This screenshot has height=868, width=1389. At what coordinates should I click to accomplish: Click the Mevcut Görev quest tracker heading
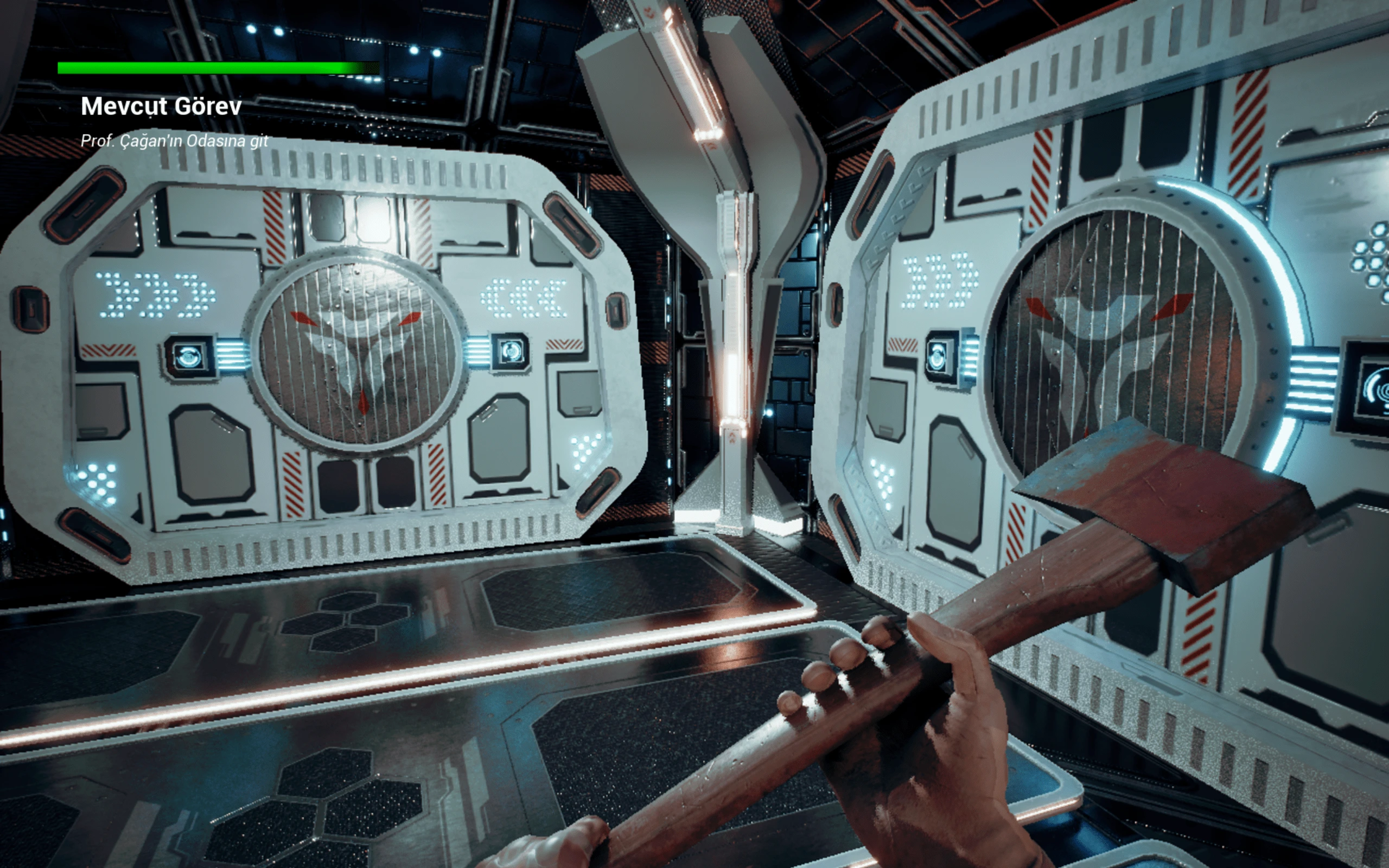161,106
